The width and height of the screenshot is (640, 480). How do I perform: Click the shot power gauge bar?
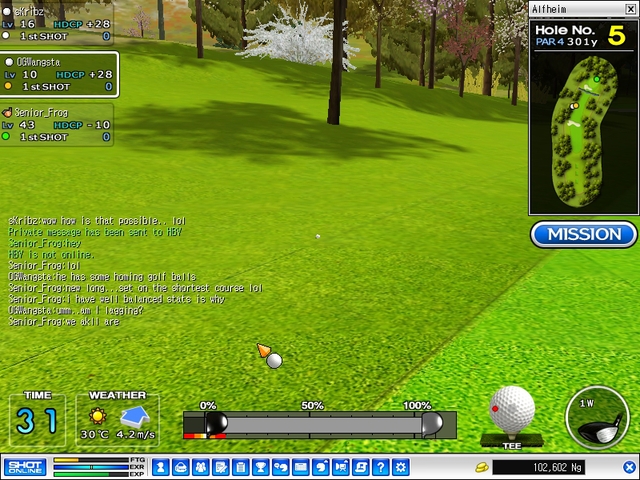(320, 424)
